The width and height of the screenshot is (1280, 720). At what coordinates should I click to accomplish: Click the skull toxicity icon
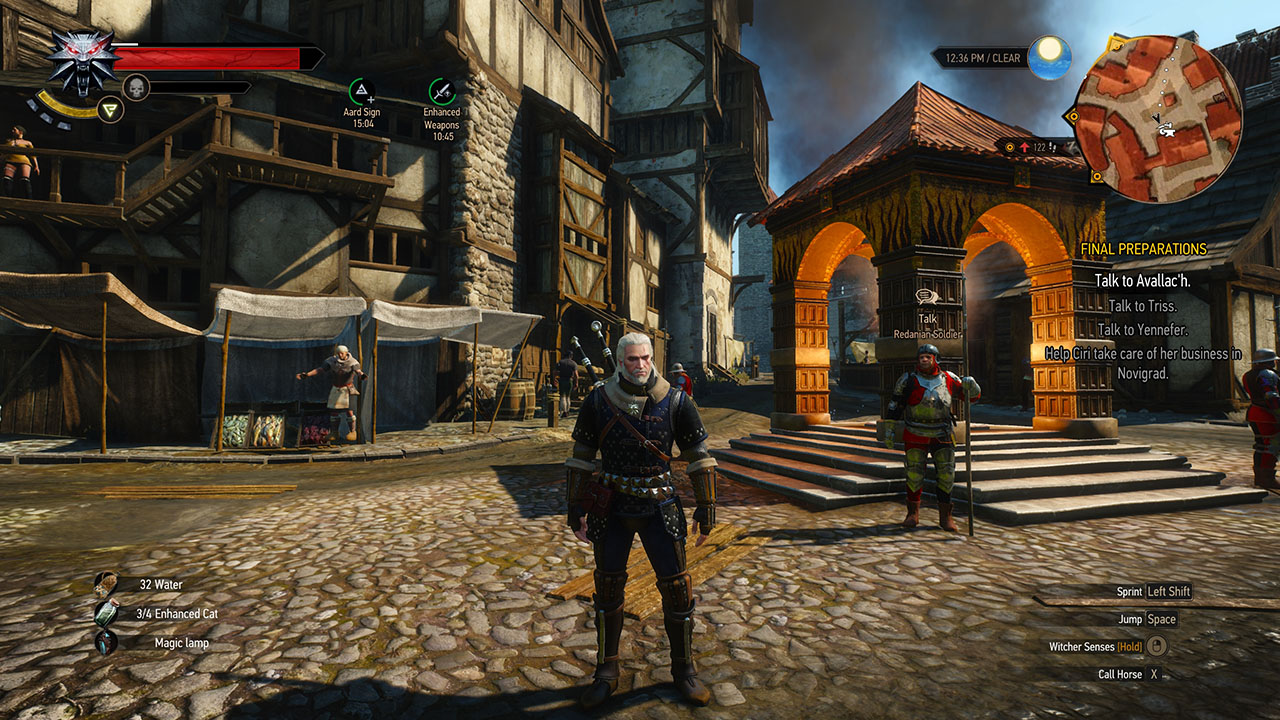tap(135, 87)
